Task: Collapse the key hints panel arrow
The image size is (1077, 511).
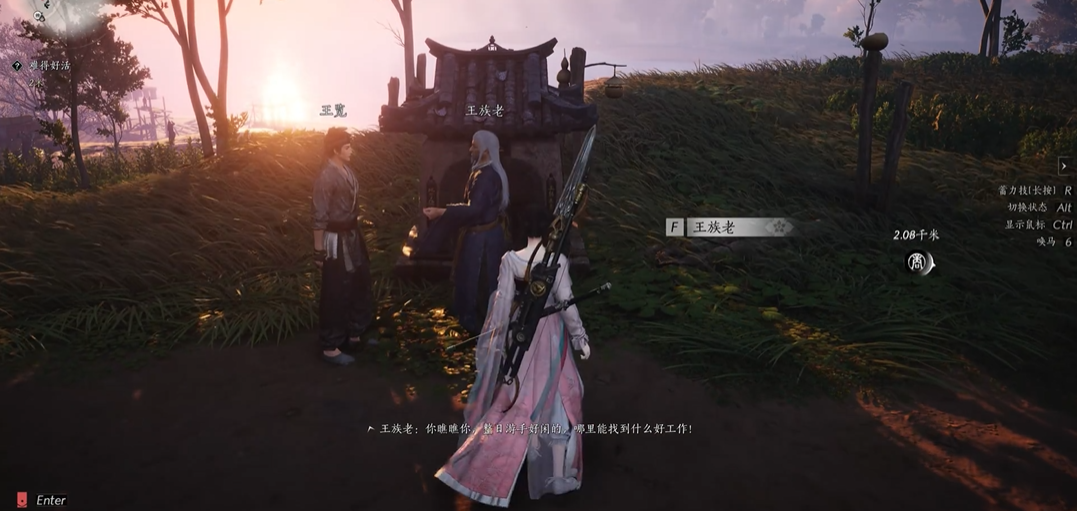Action: pos(1064,166)
